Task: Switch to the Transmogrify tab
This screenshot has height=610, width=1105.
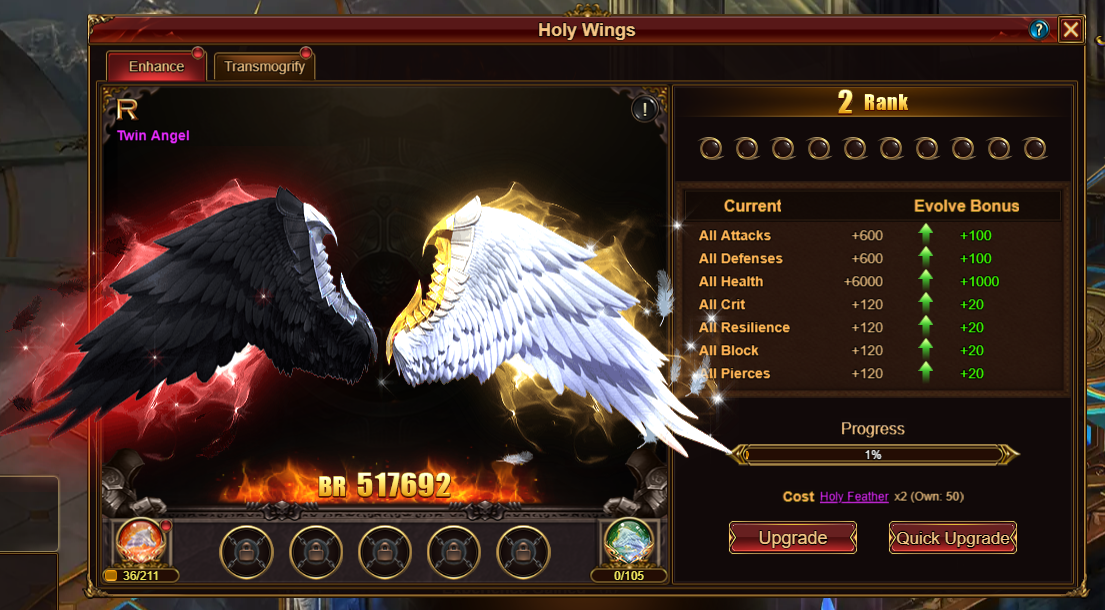Action: [x=264, y=67]
